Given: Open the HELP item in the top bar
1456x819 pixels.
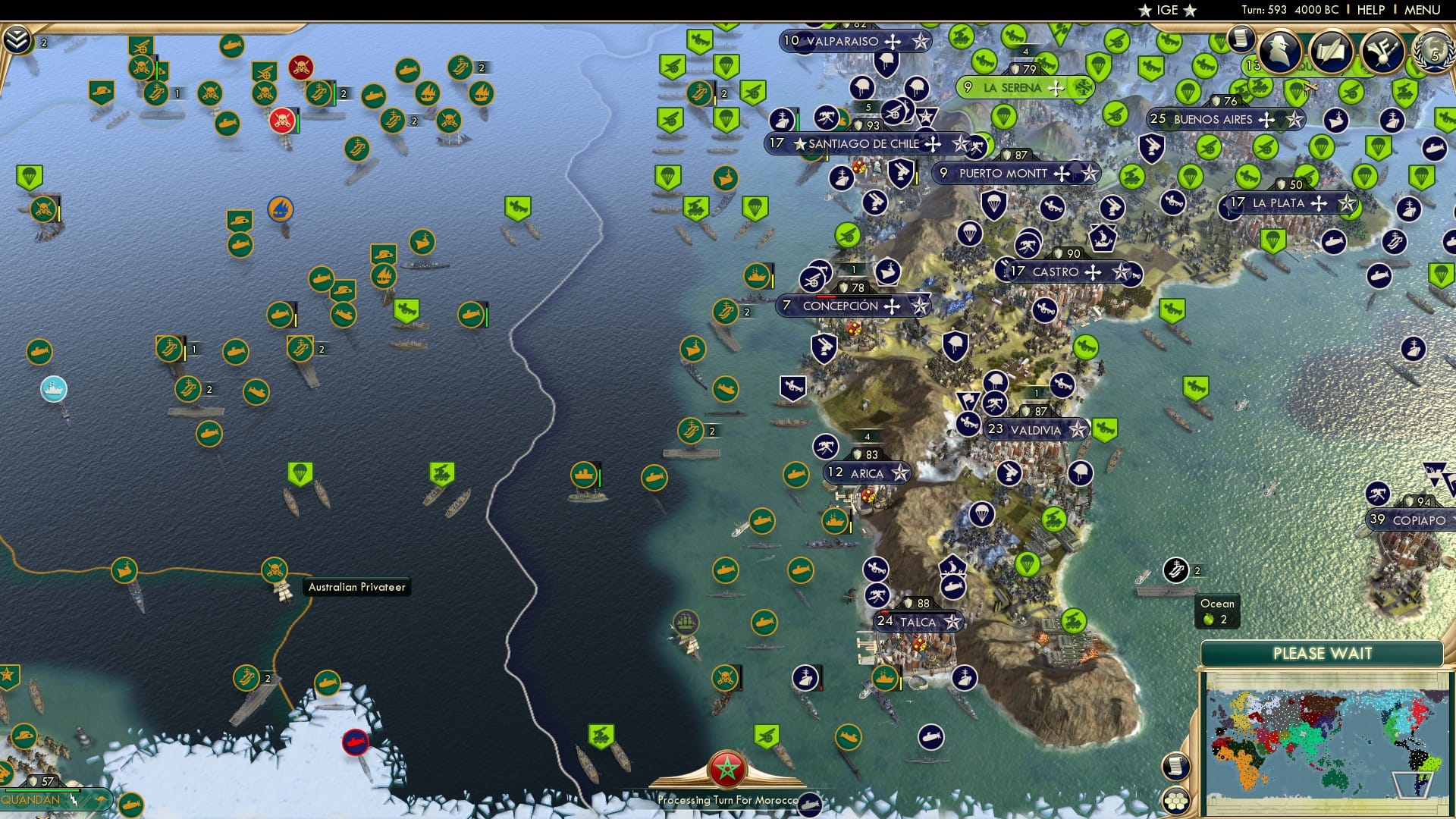Looking at the screenshot, I should pyautogui.click(x=1370, y=10).
